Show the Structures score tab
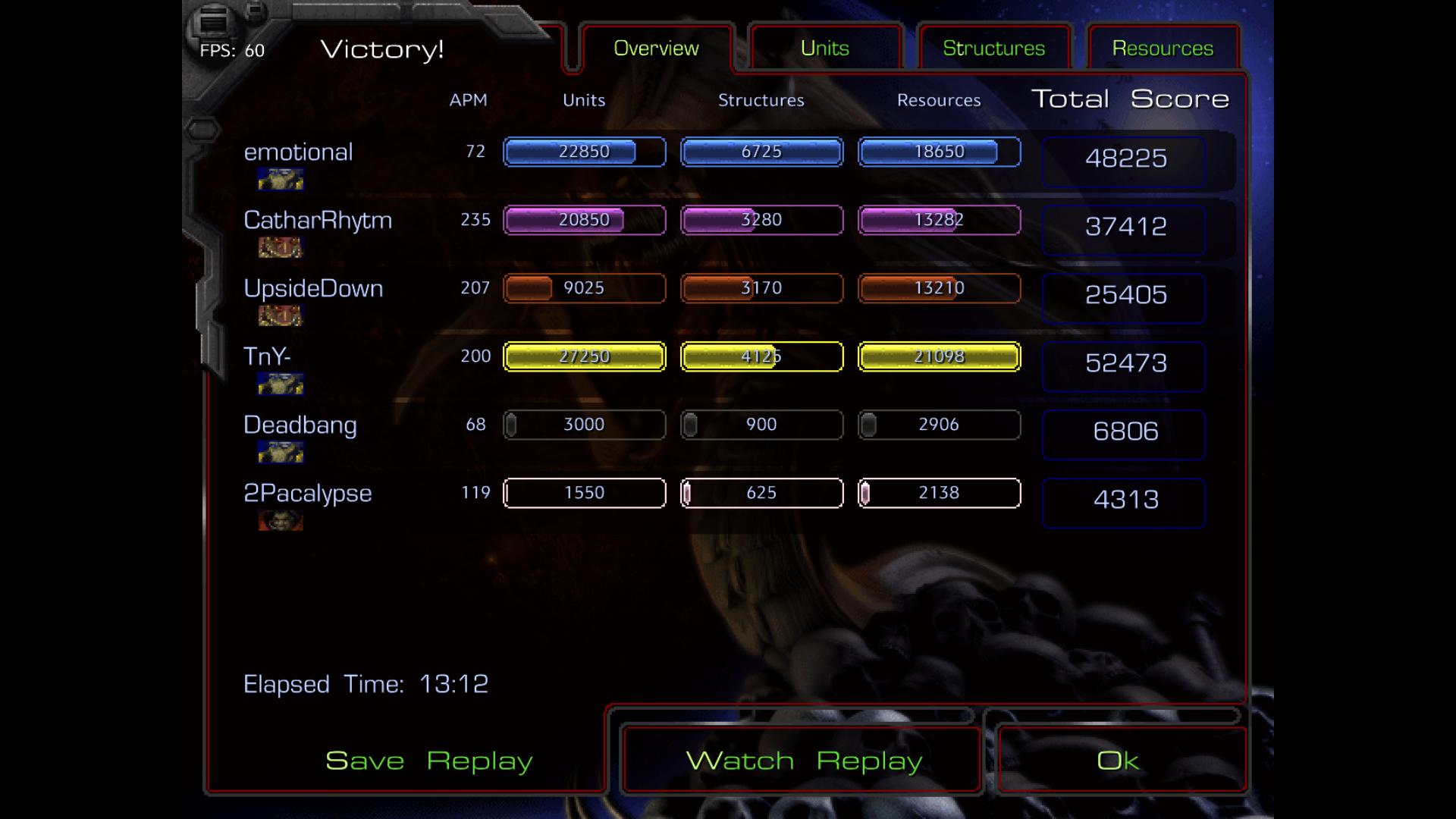Image resolution: width=1456 pixels, height=819 pixels. 993,49
